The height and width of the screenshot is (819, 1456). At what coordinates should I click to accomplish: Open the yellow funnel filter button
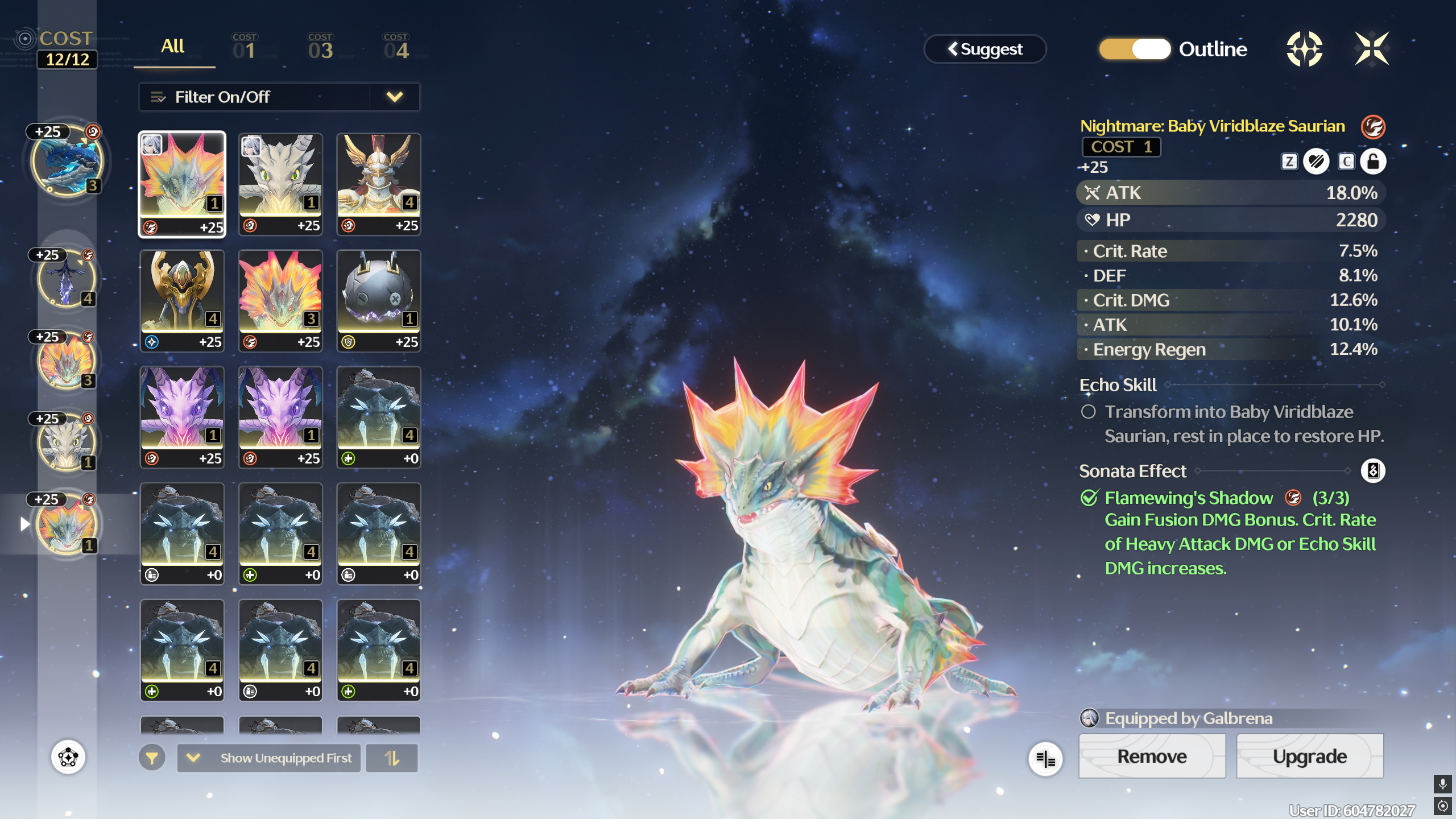152,758
